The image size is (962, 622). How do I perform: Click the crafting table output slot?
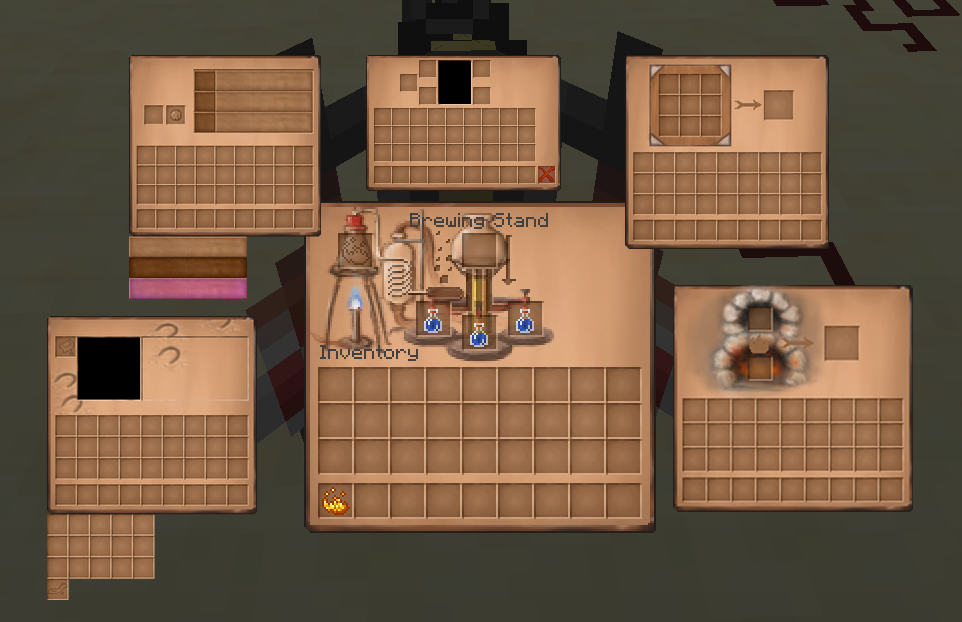coord(778,105)
